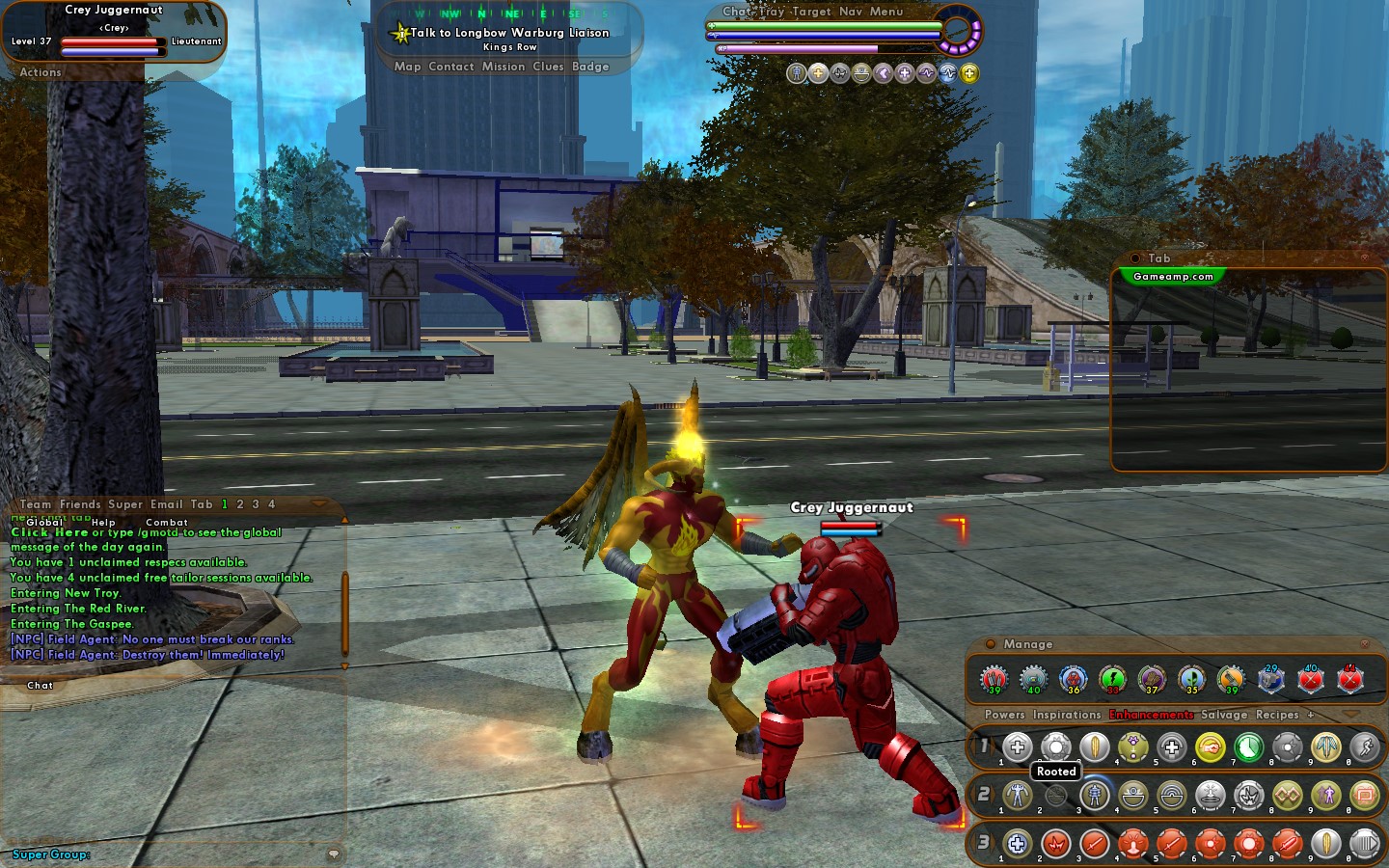Click the Manage enhancements button
The image size is (1389, 868).
tap(1027, 644)
